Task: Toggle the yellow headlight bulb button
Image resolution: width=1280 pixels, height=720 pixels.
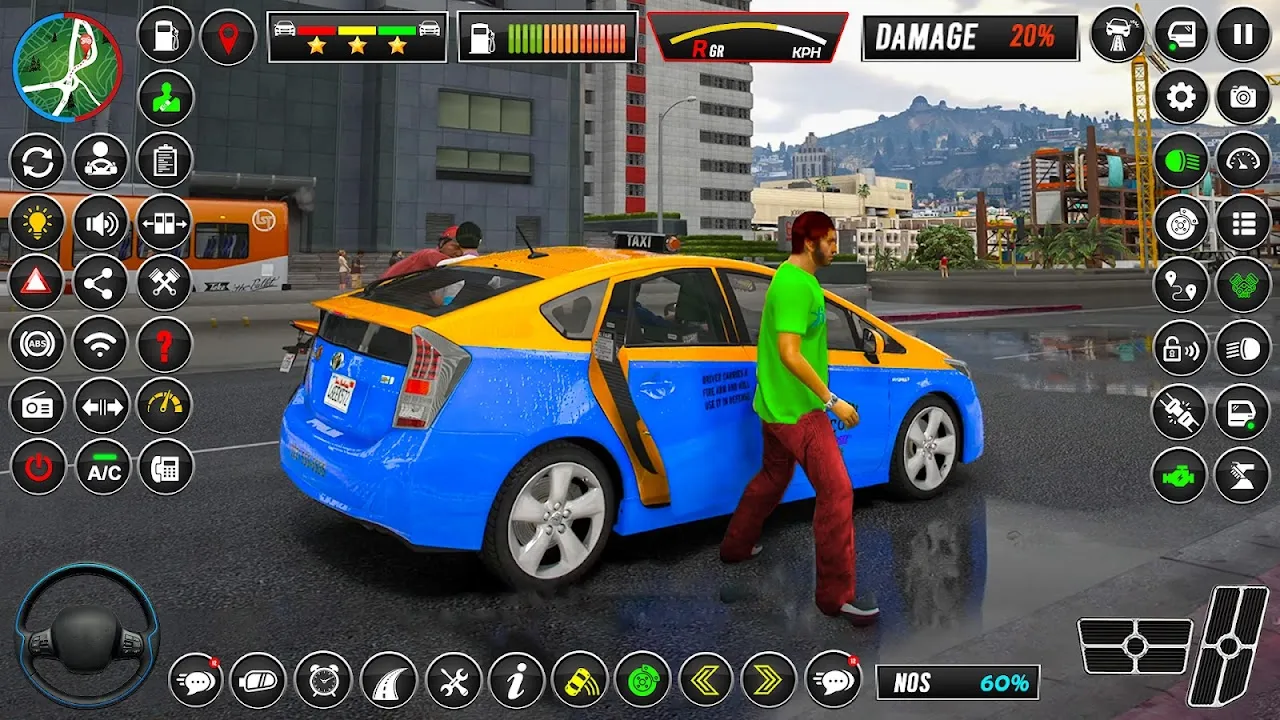Action: tap(37, 223)
